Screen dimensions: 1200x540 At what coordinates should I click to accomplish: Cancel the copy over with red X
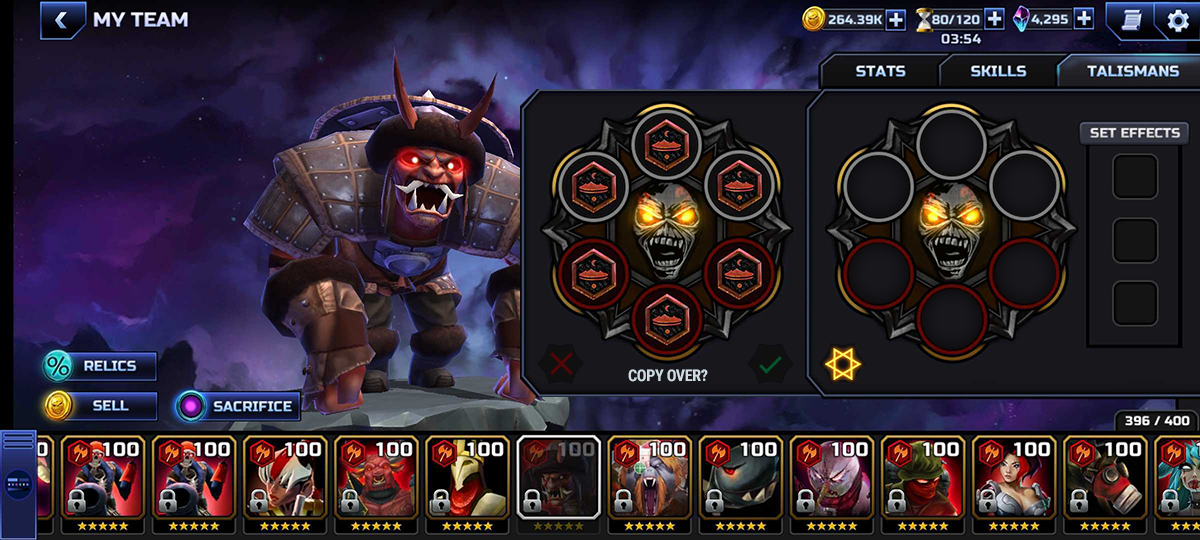pyautogui.click(x=561, y=364)
